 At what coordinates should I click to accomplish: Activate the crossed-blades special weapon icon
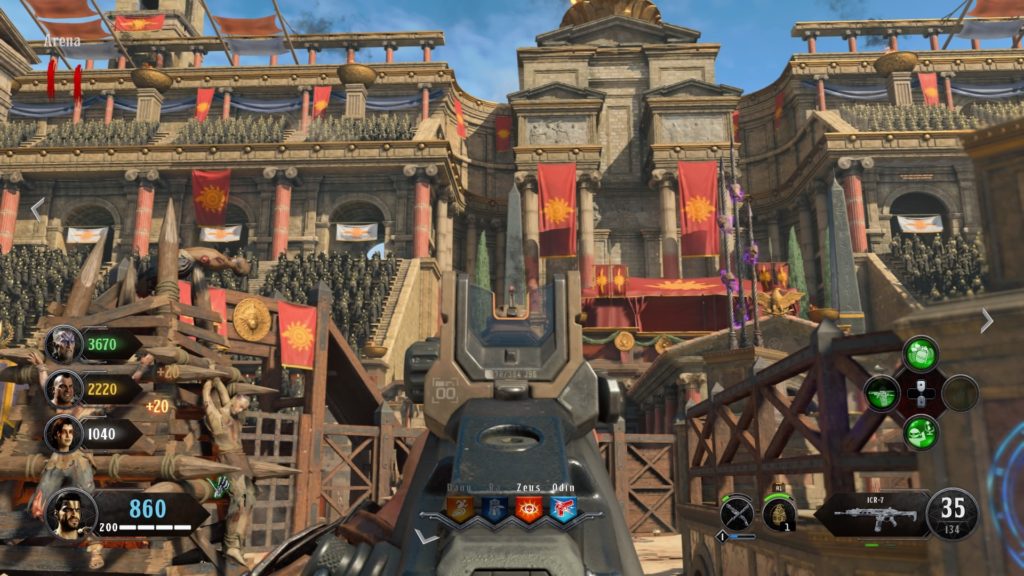tap(737, 513)
